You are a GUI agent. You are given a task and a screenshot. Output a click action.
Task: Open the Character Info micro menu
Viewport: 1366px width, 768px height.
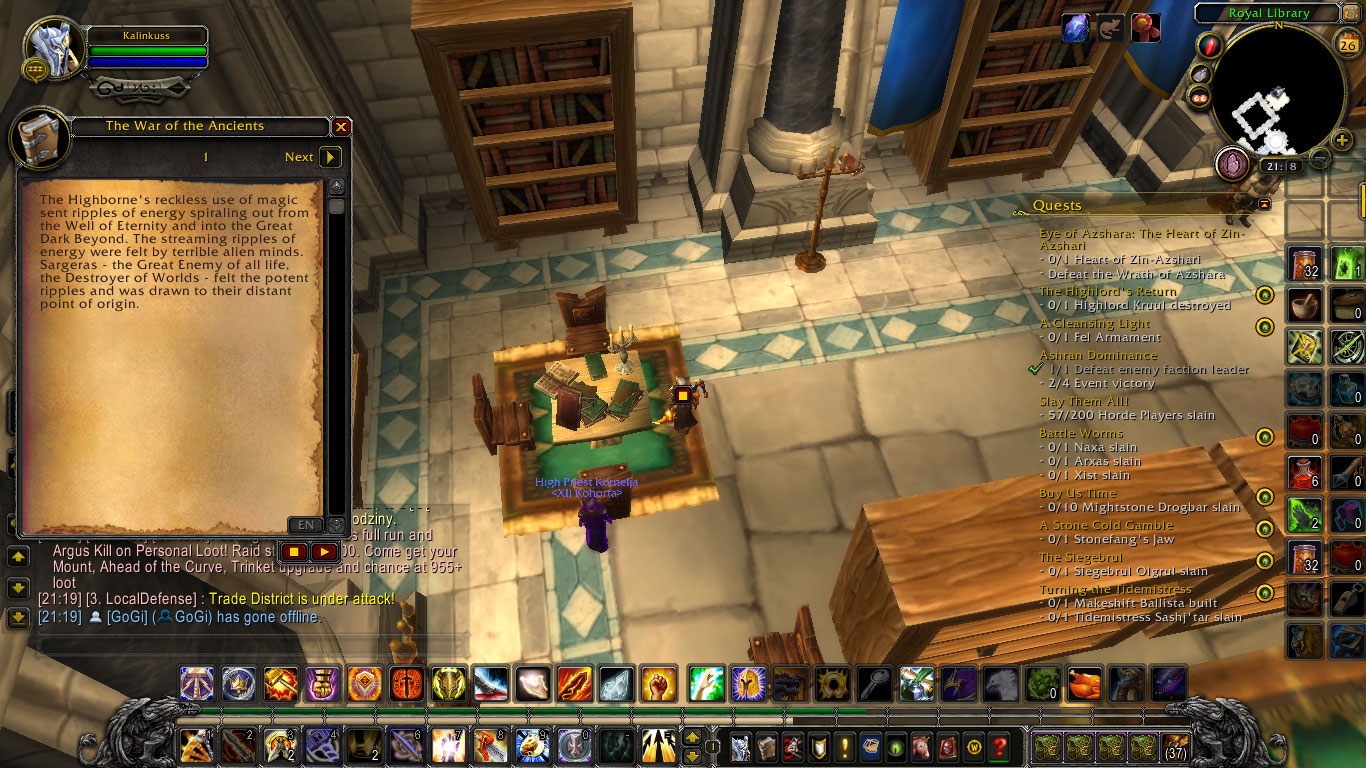(x=741, y=746)
